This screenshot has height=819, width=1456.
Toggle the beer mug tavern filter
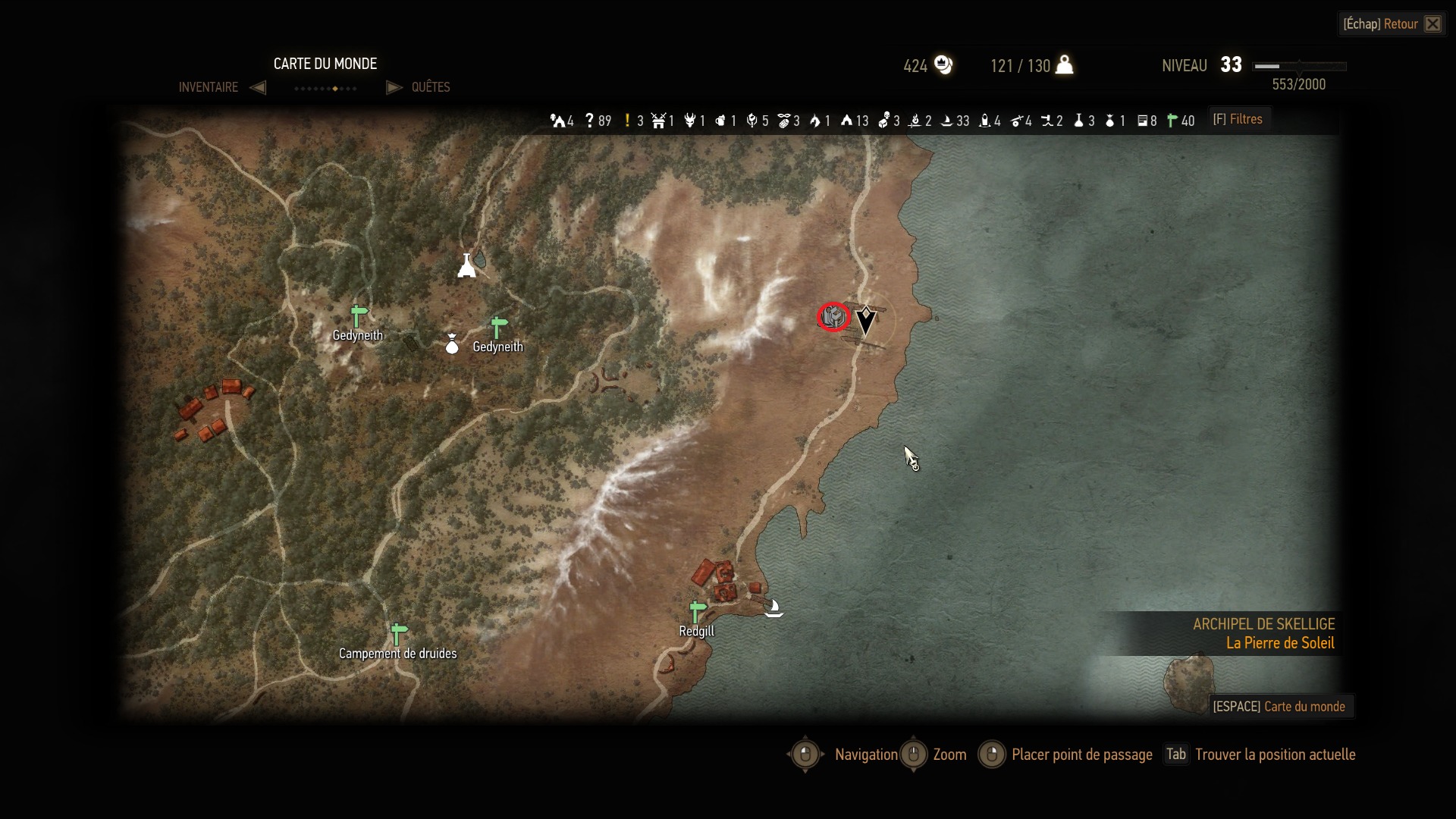tap(721, 121)
